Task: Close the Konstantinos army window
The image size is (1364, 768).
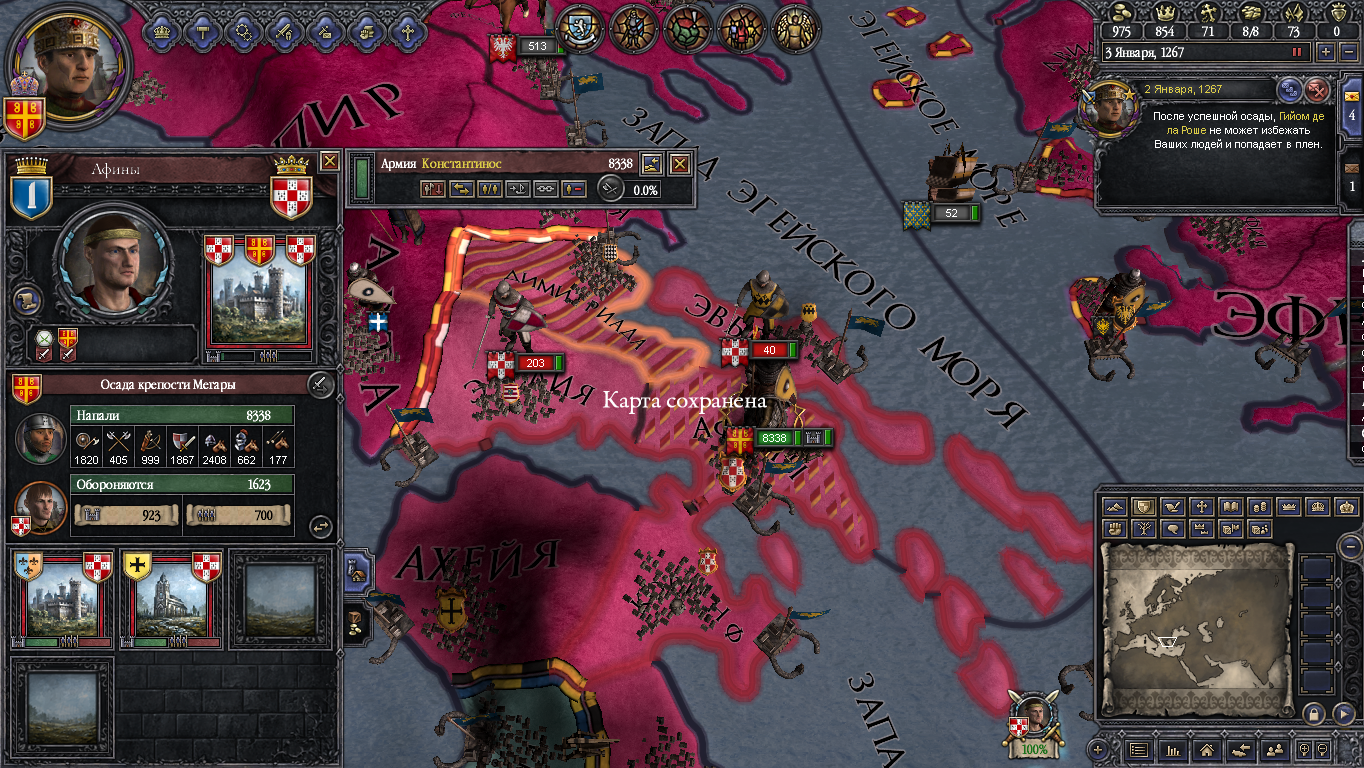Action: point(679,164)
